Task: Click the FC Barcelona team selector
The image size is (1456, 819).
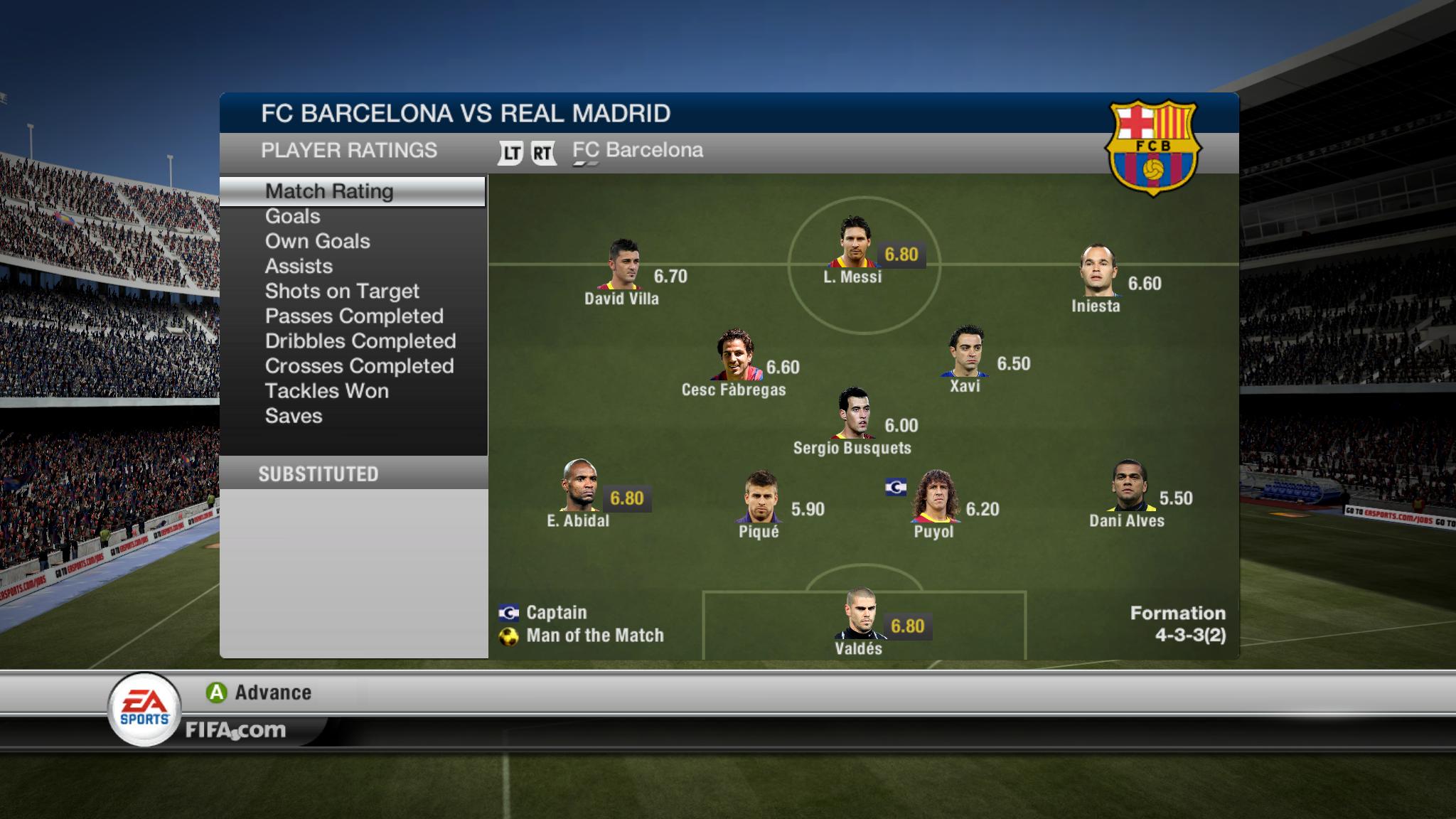Action: (x=637, y=150)
